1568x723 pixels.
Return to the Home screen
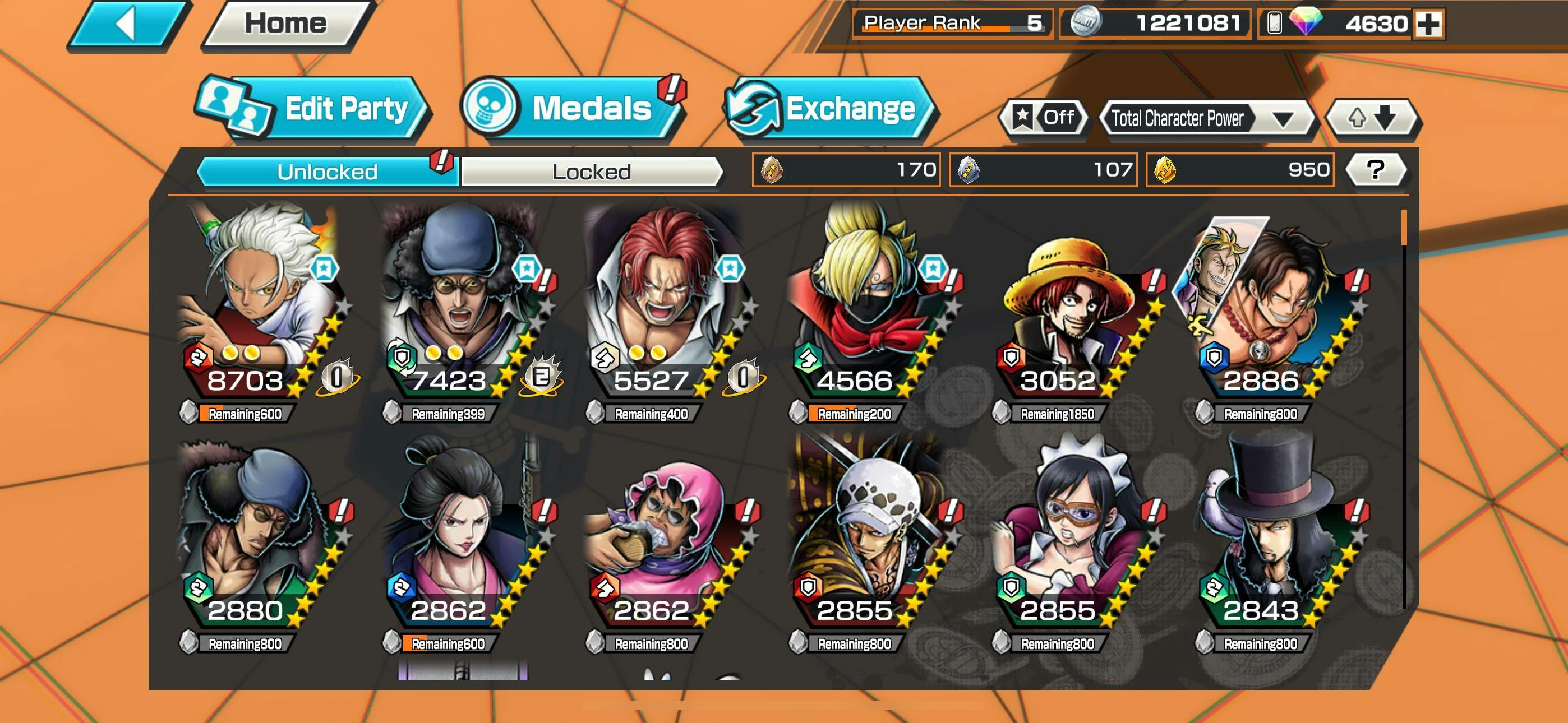[x=285, y=24]
